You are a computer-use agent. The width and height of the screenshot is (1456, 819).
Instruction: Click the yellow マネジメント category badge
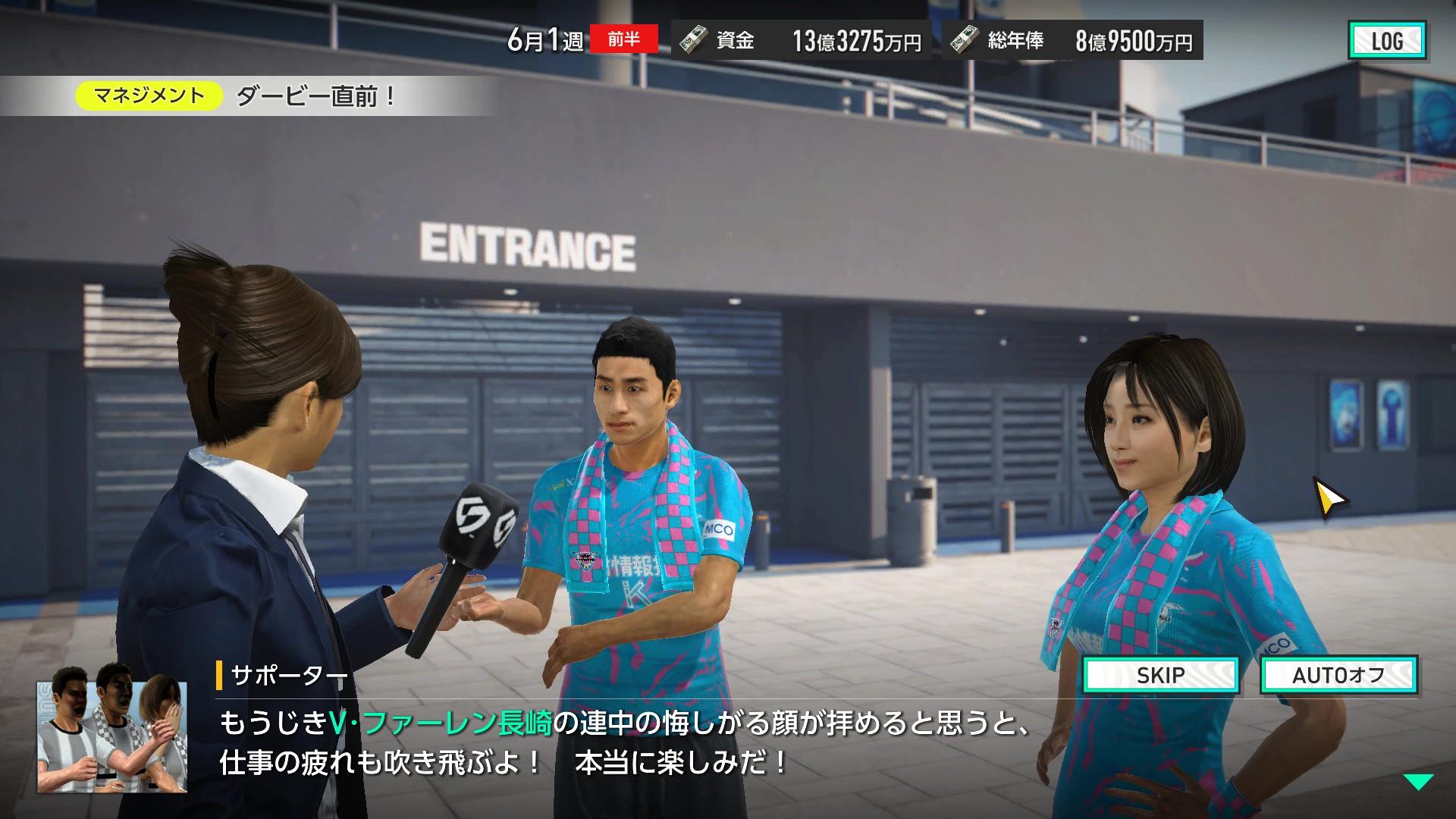pyautogui.click(x=149, y=94)
